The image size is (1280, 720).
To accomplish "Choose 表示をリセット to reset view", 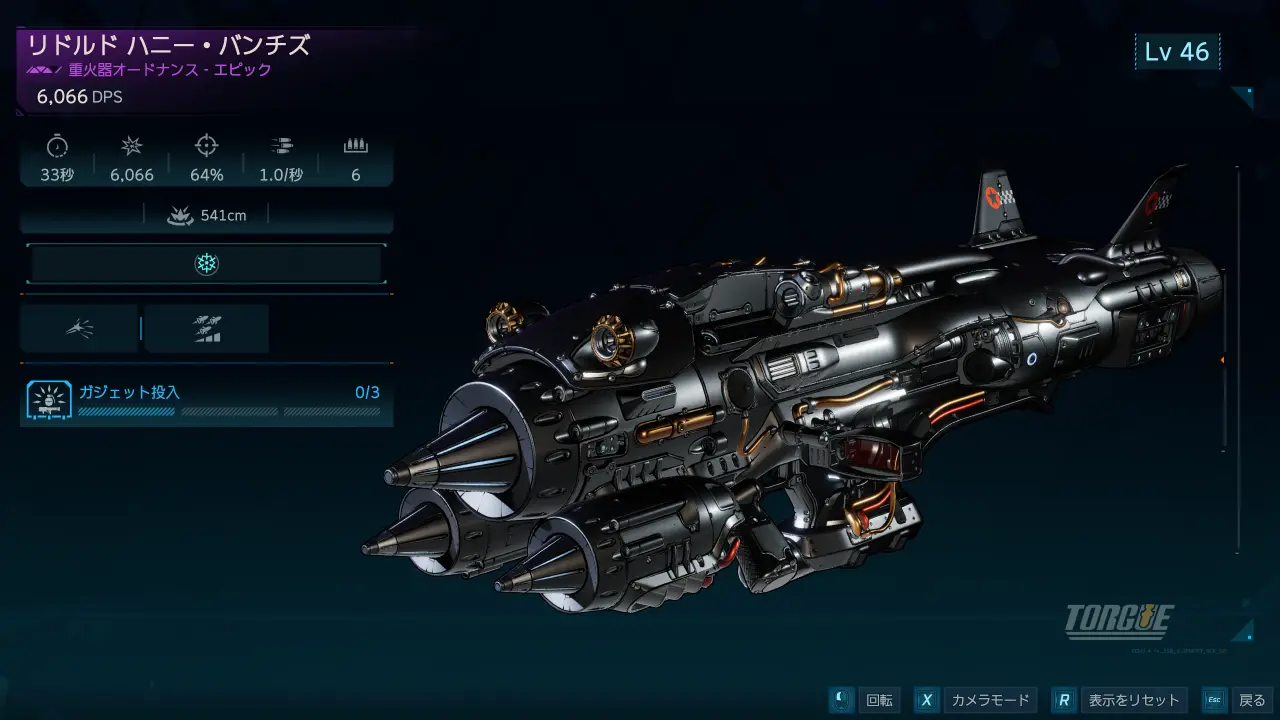I will coord(1121,700).
